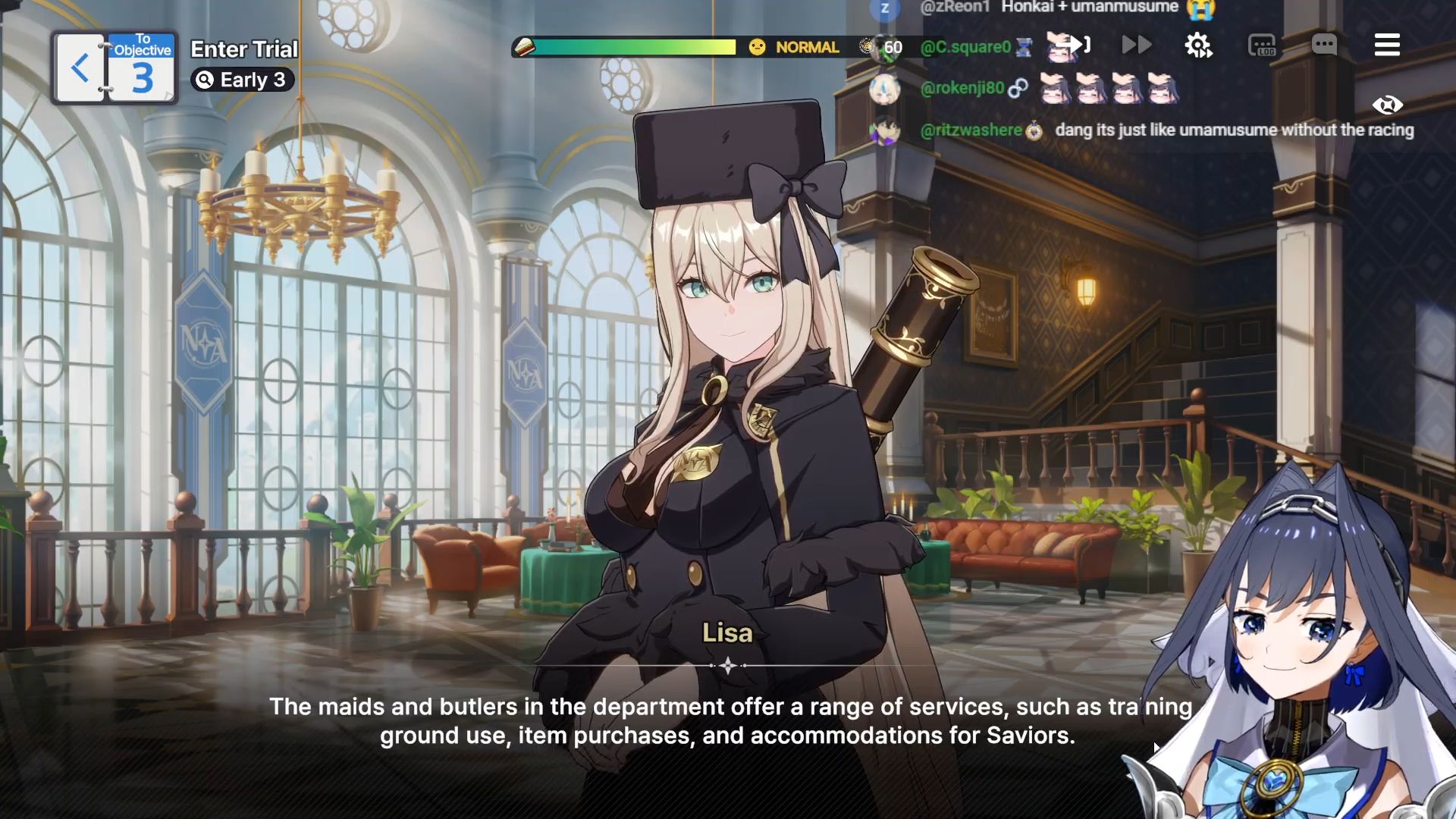This screenshot has height=819, width=1456.
Task: Open the gear playback settings
Action: (x=1198, y=45)
